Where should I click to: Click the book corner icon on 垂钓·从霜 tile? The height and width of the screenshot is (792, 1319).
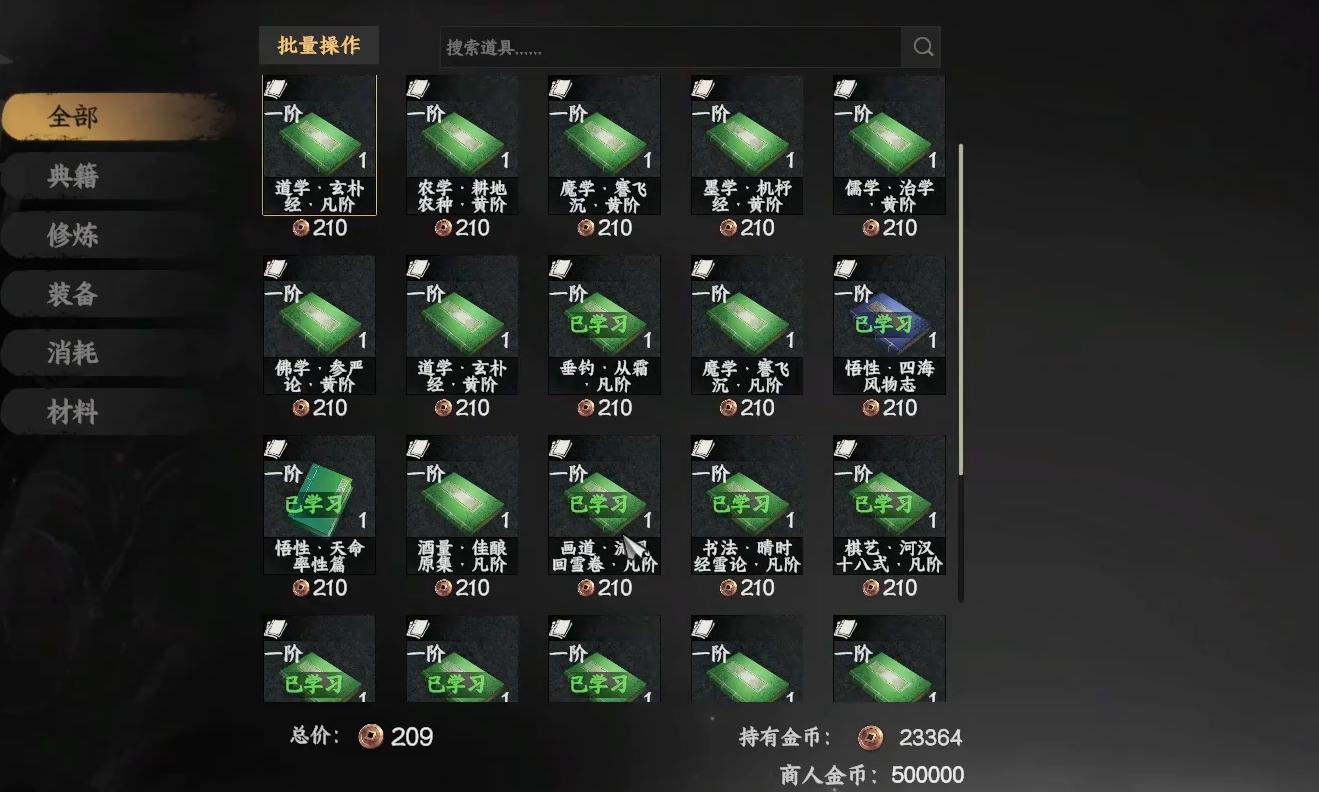[x=560, y=269]
